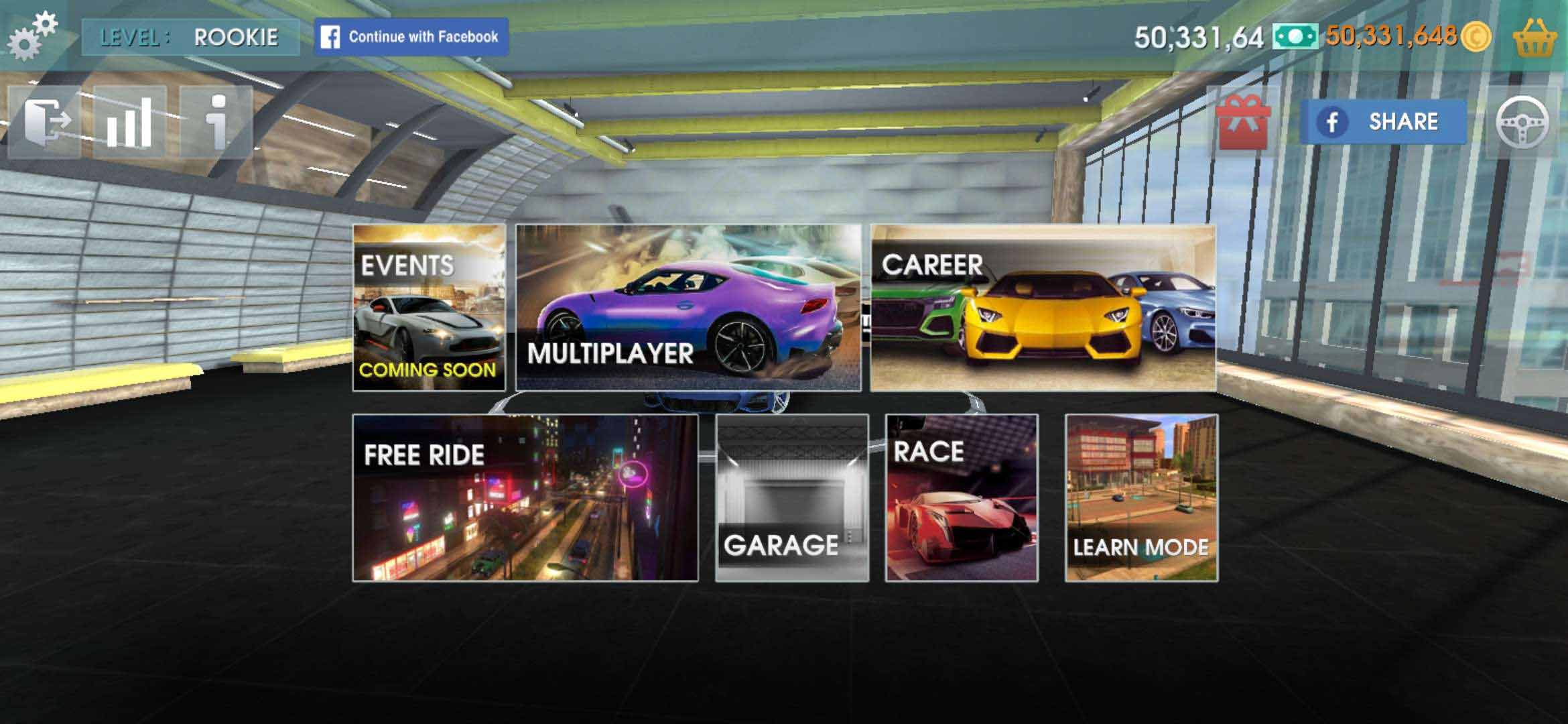This screenshot has height=724, width=1568.
Task: Click Continue with Facebook button
Action: pos(411,36)
